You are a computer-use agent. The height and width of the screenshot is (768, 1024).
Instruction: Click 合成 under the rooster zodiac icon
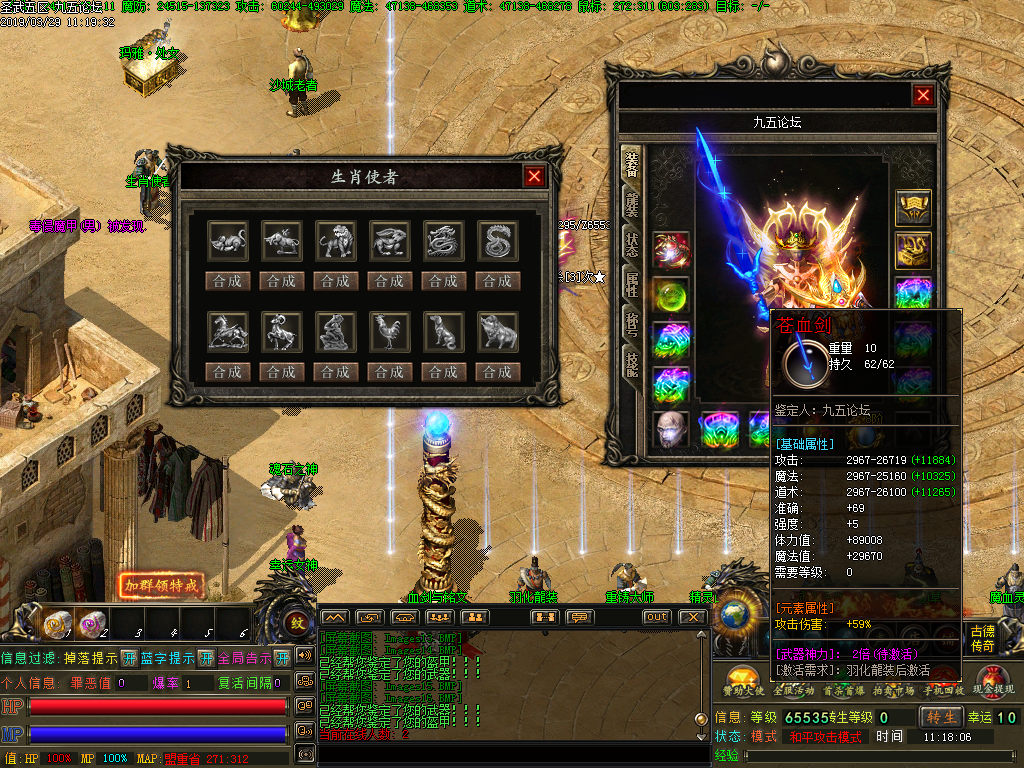click(389, 372)
